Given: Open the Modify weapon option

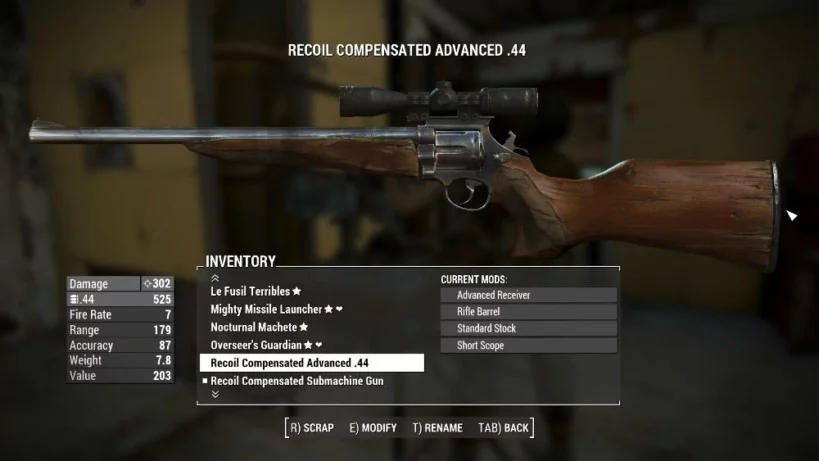Looking at the screenshot, I should click(373, 428).
